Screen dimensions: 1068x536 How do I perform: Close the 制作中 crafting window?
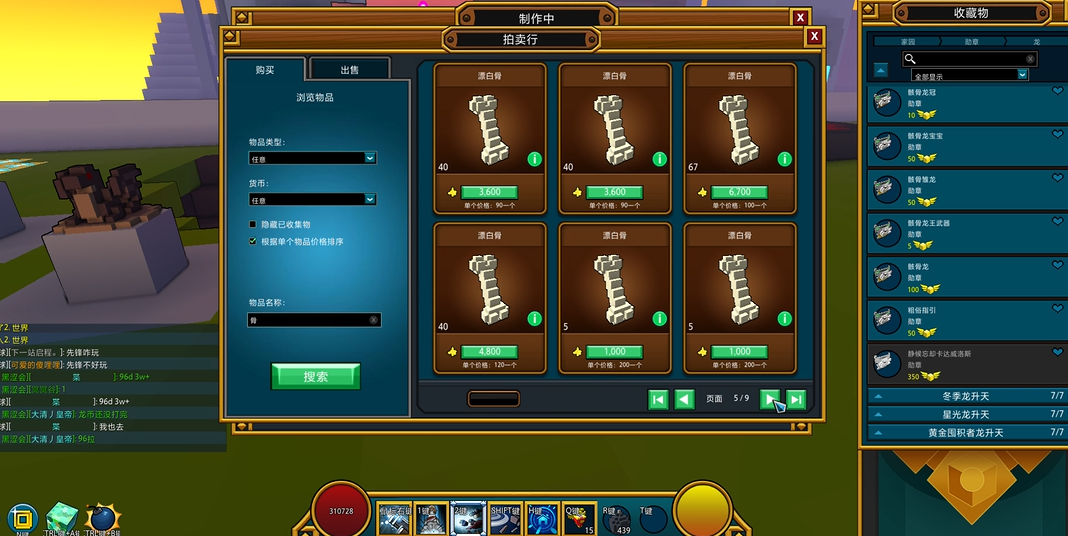point(799,18)
